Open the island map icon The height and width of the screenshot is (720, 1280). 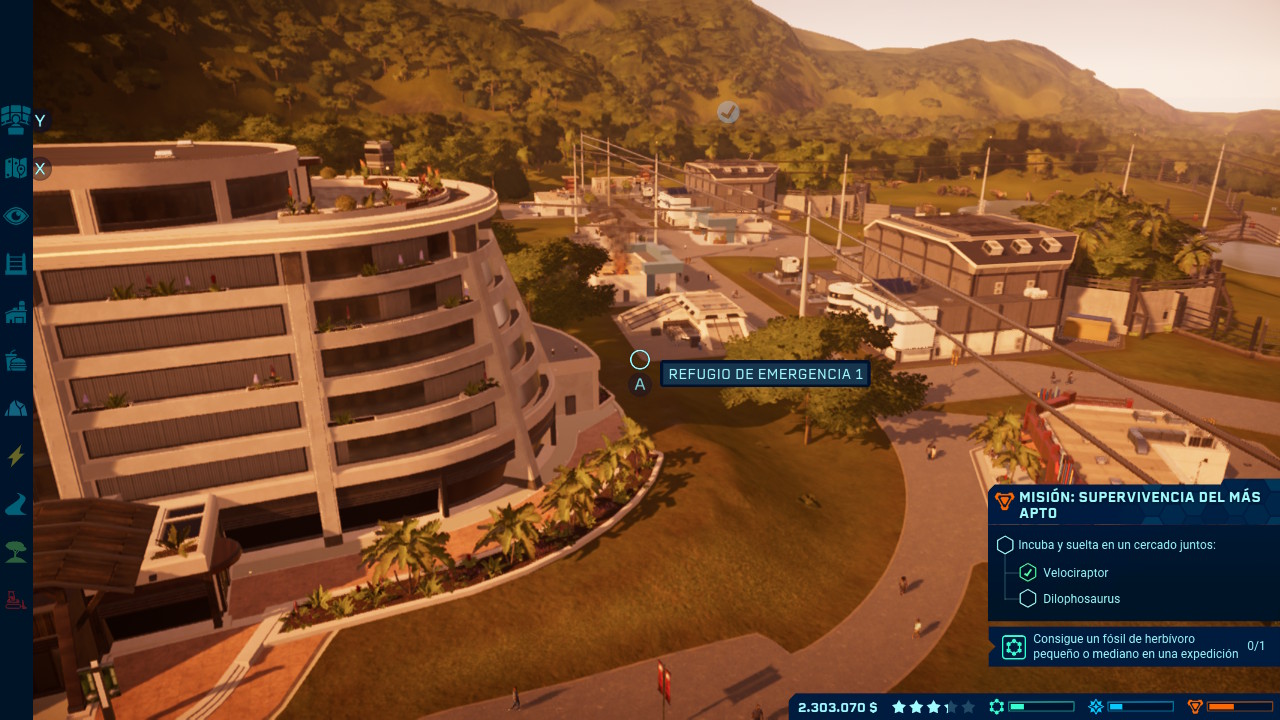pos(16,168)
